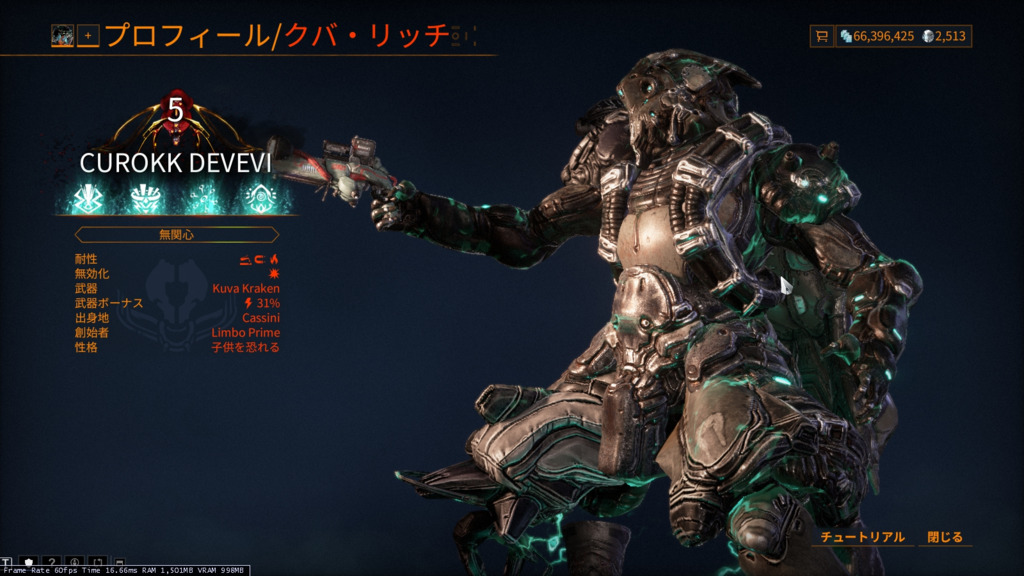Close the Kuva Lich profile with 閉じる
The image size is (1024, 576).
944,537
